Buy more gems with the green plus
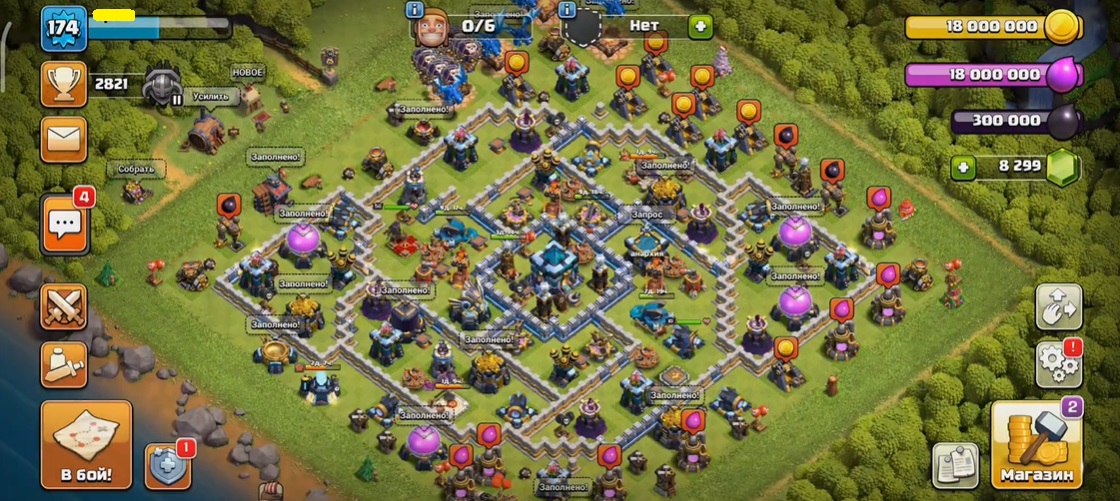 [964, 167]
